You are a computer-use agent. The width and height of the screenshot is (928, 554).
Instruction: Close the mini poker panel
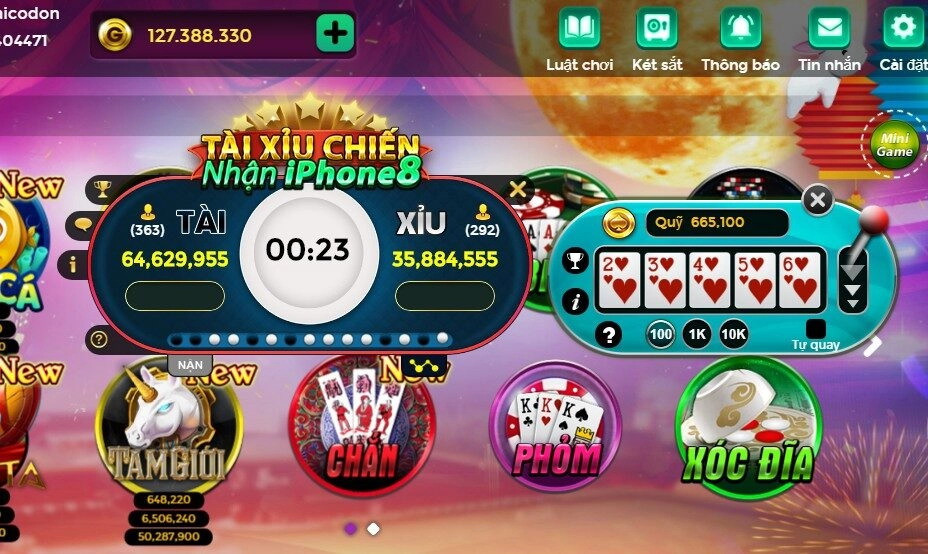818,200
